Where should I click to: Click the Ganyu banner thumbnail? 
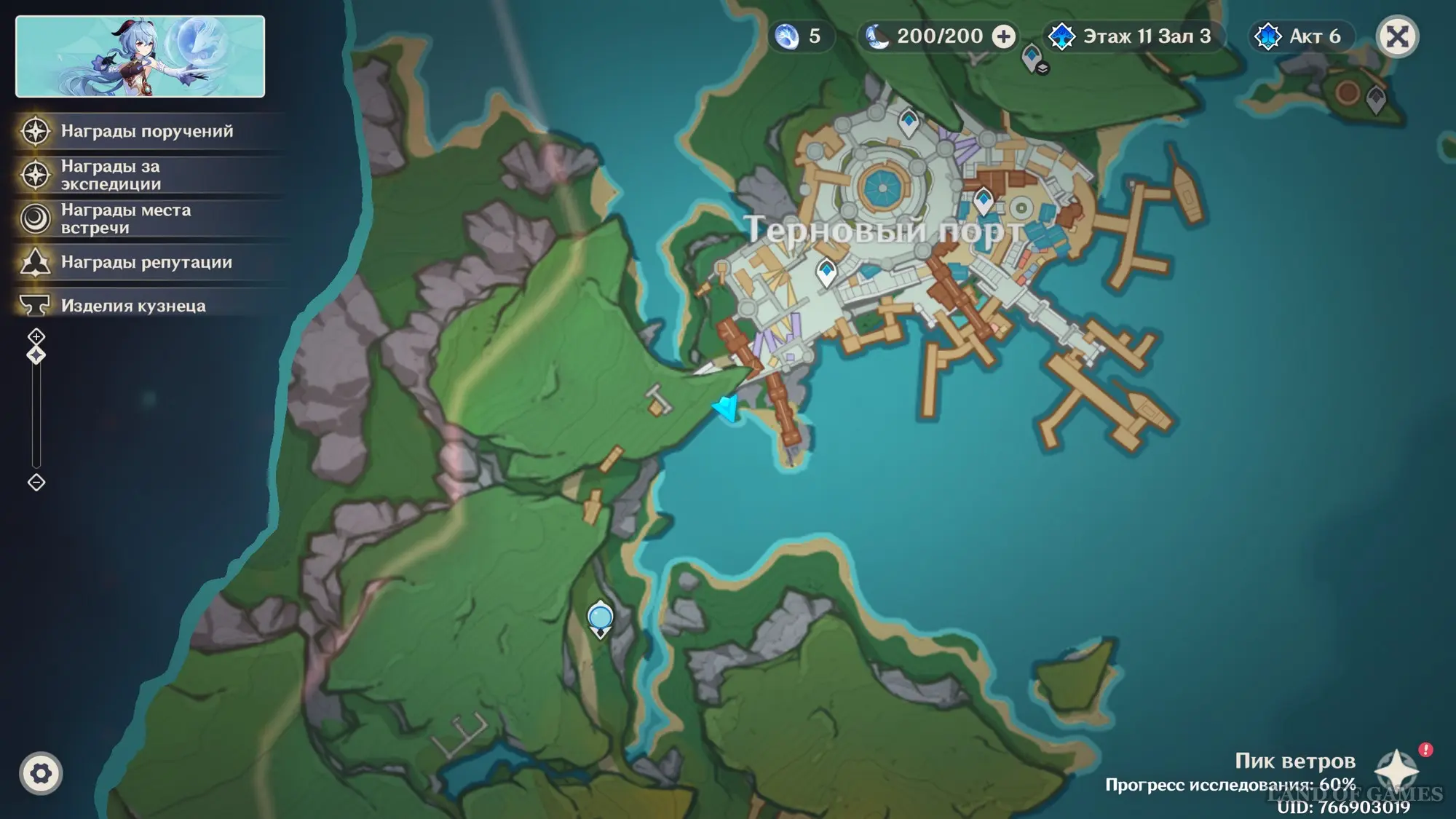pos(140,57)
